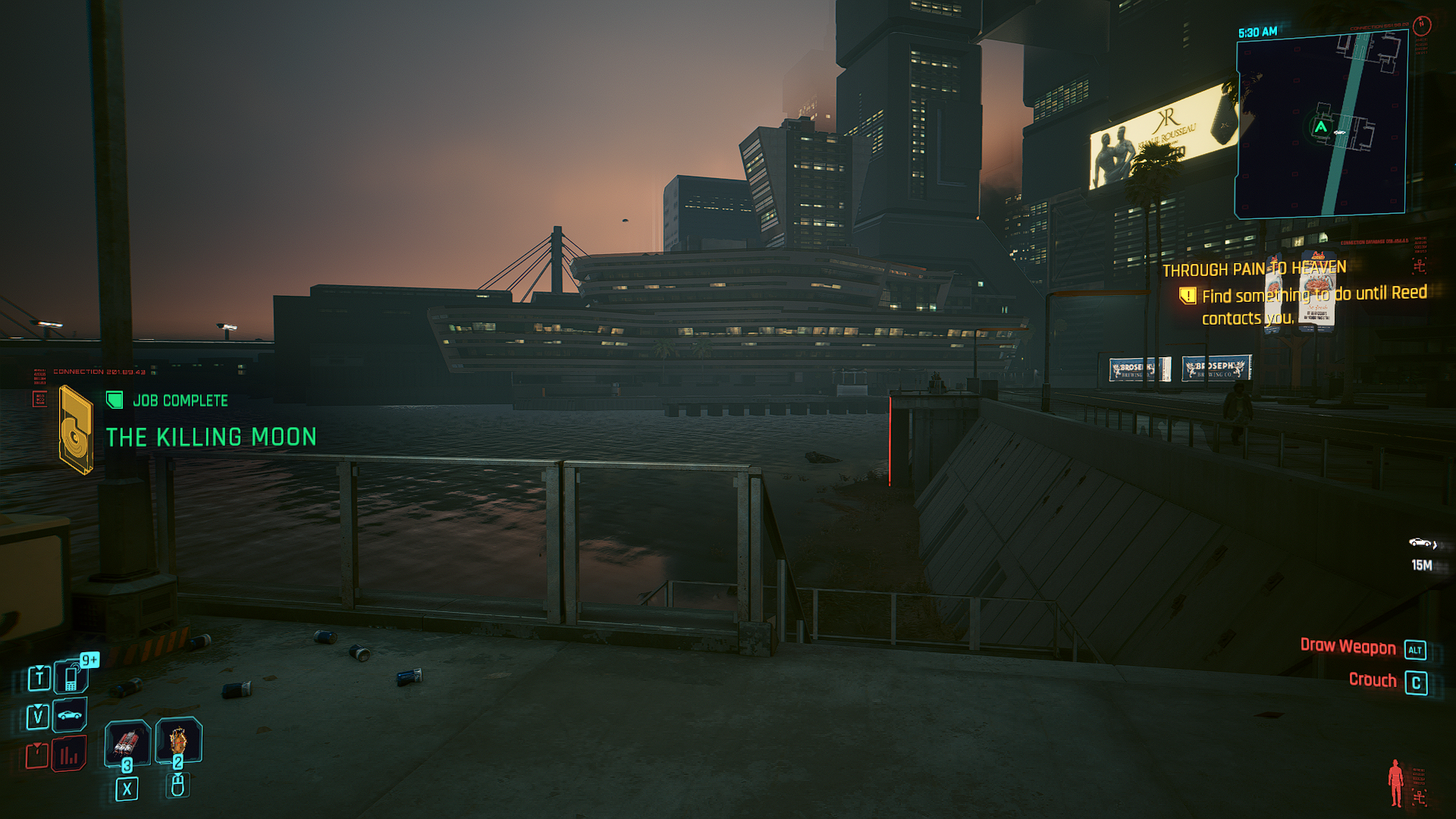Select the flaming grenade slot

tap(178, 740)
